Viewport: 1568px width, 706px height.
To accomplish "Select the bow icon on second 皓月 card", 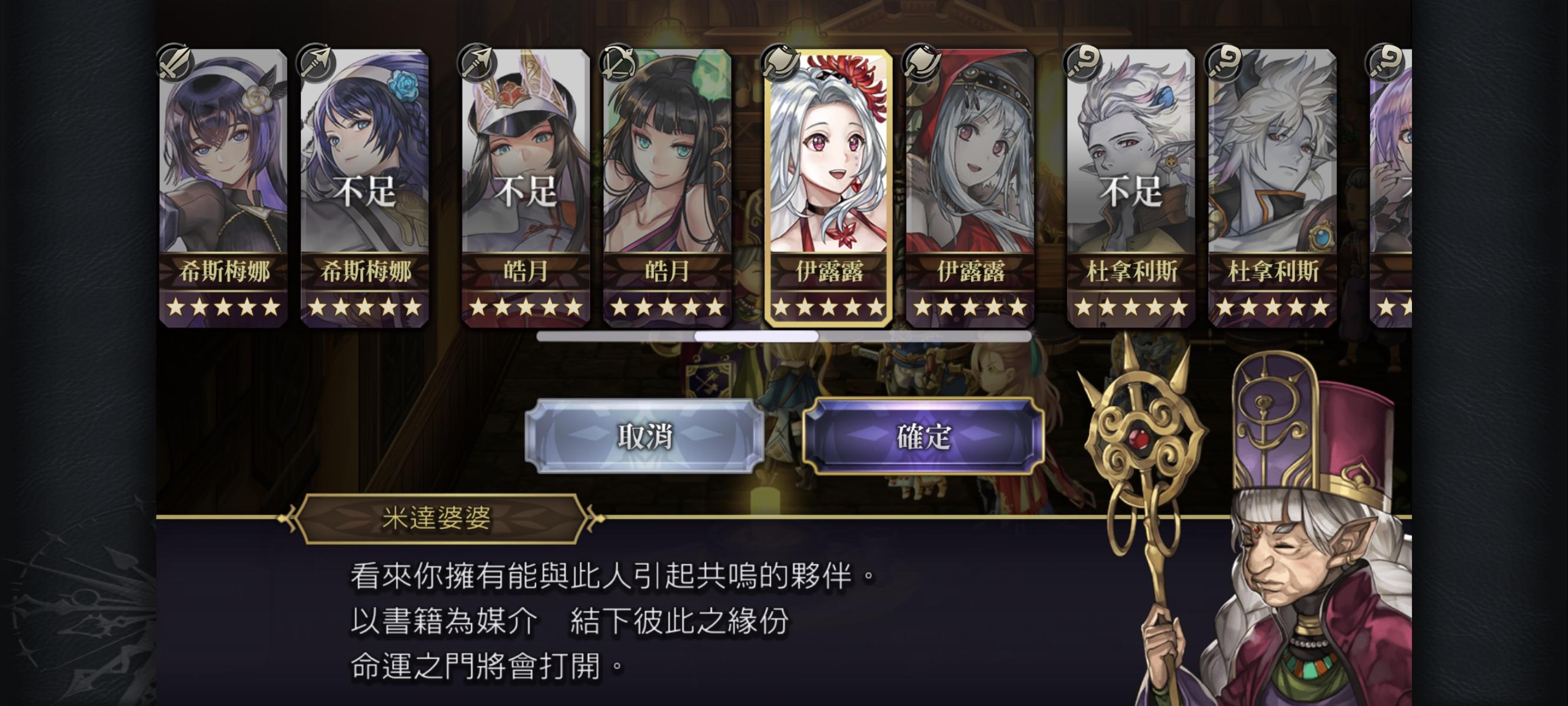I will [620, 63].
